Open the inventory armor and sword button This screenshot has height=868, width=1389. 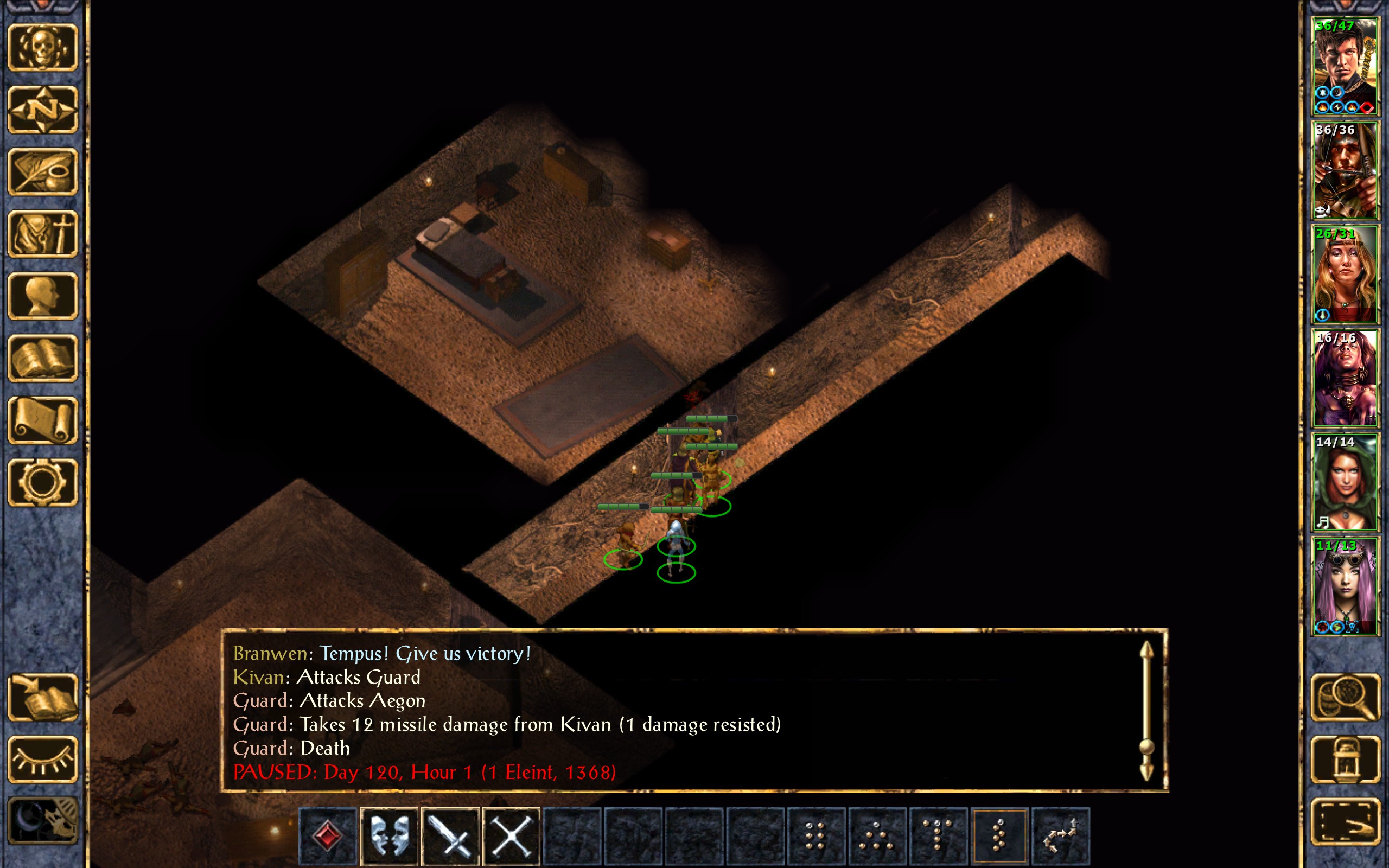click(43, 234)
